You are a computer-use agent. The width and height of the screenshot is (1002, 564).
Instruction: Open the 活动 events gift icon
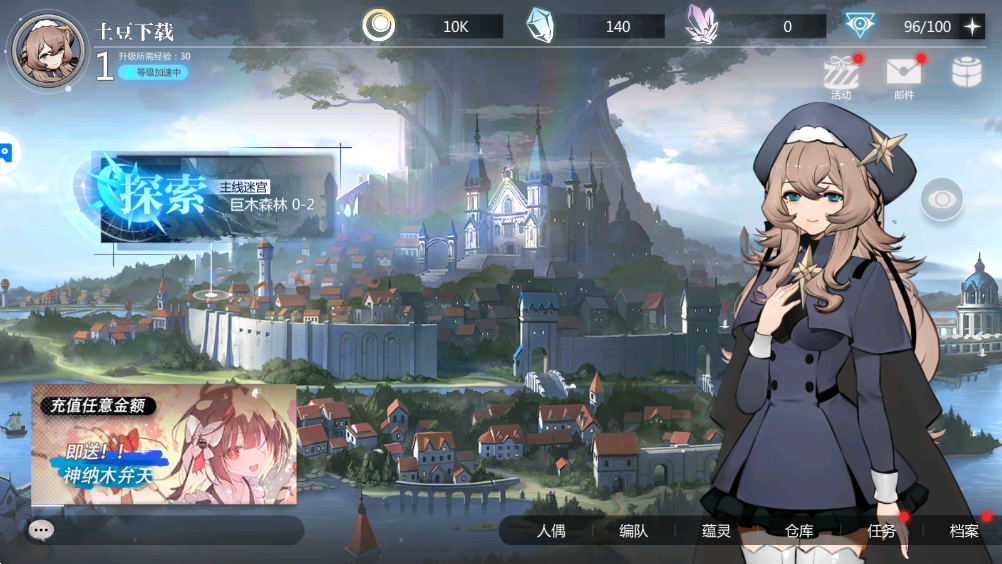pyautogui.click(x=841, y=73)
